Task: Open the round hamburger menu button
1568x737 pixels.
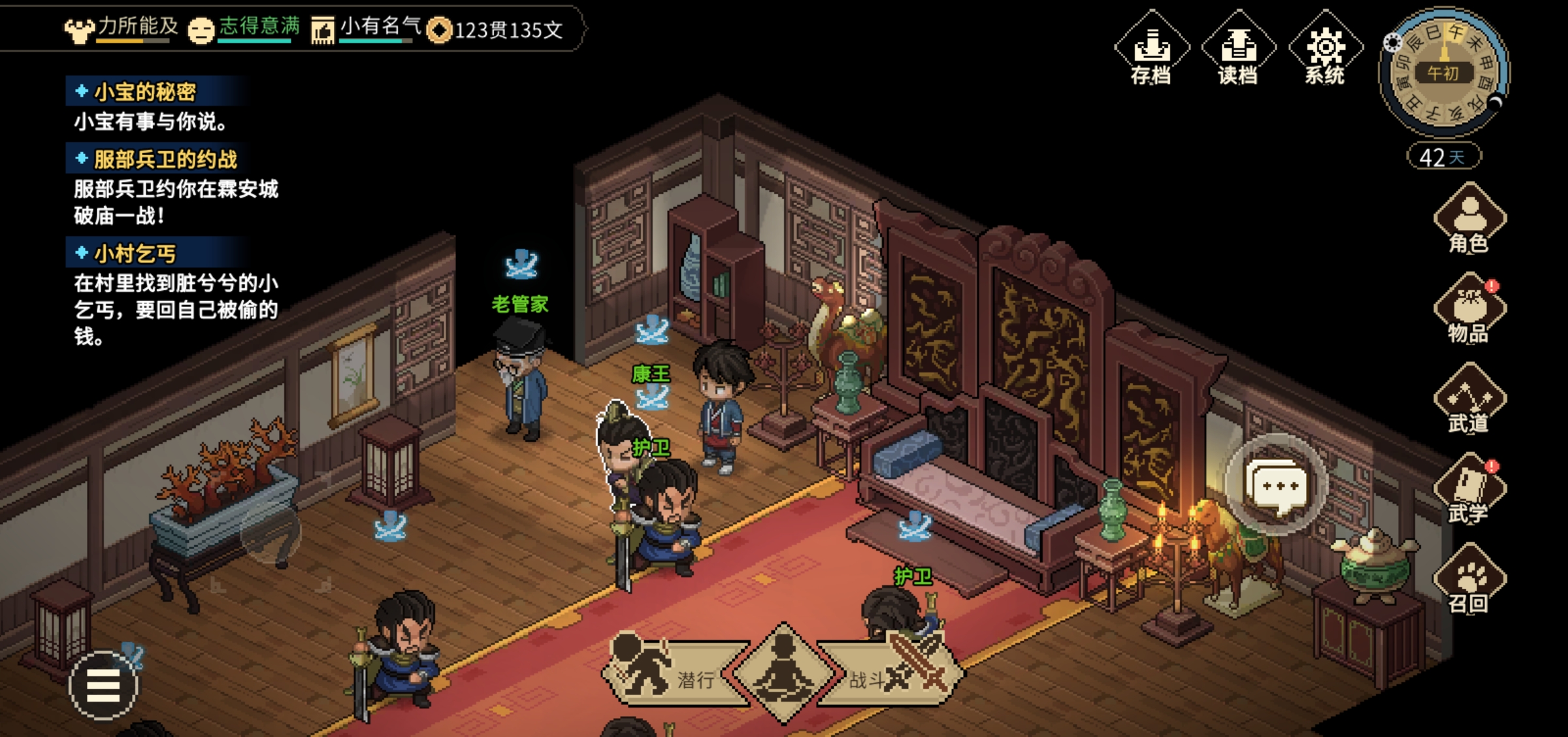Action: [x=103, y=685]
